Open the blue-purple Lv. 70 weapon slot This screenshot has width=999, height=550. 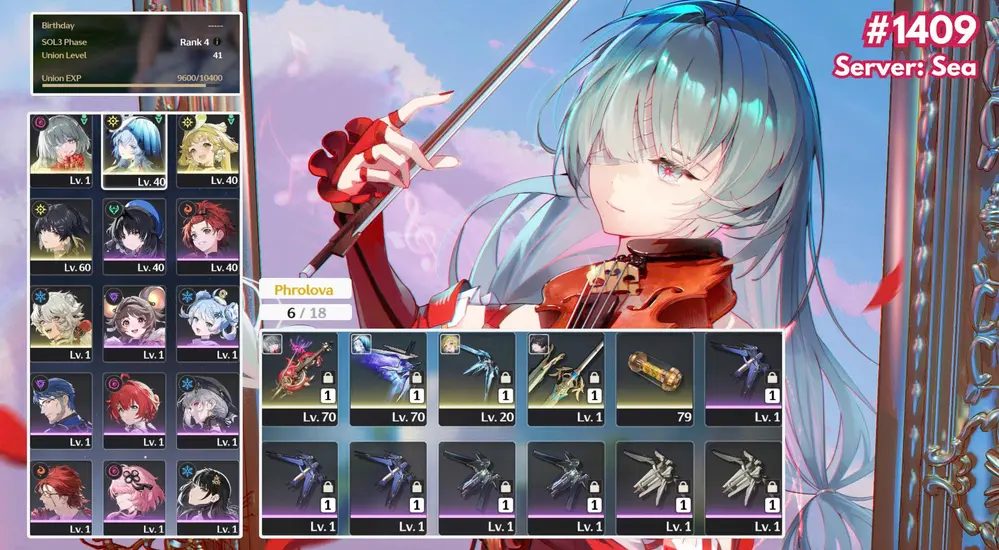pyautogui.click(x=389, y=378)
